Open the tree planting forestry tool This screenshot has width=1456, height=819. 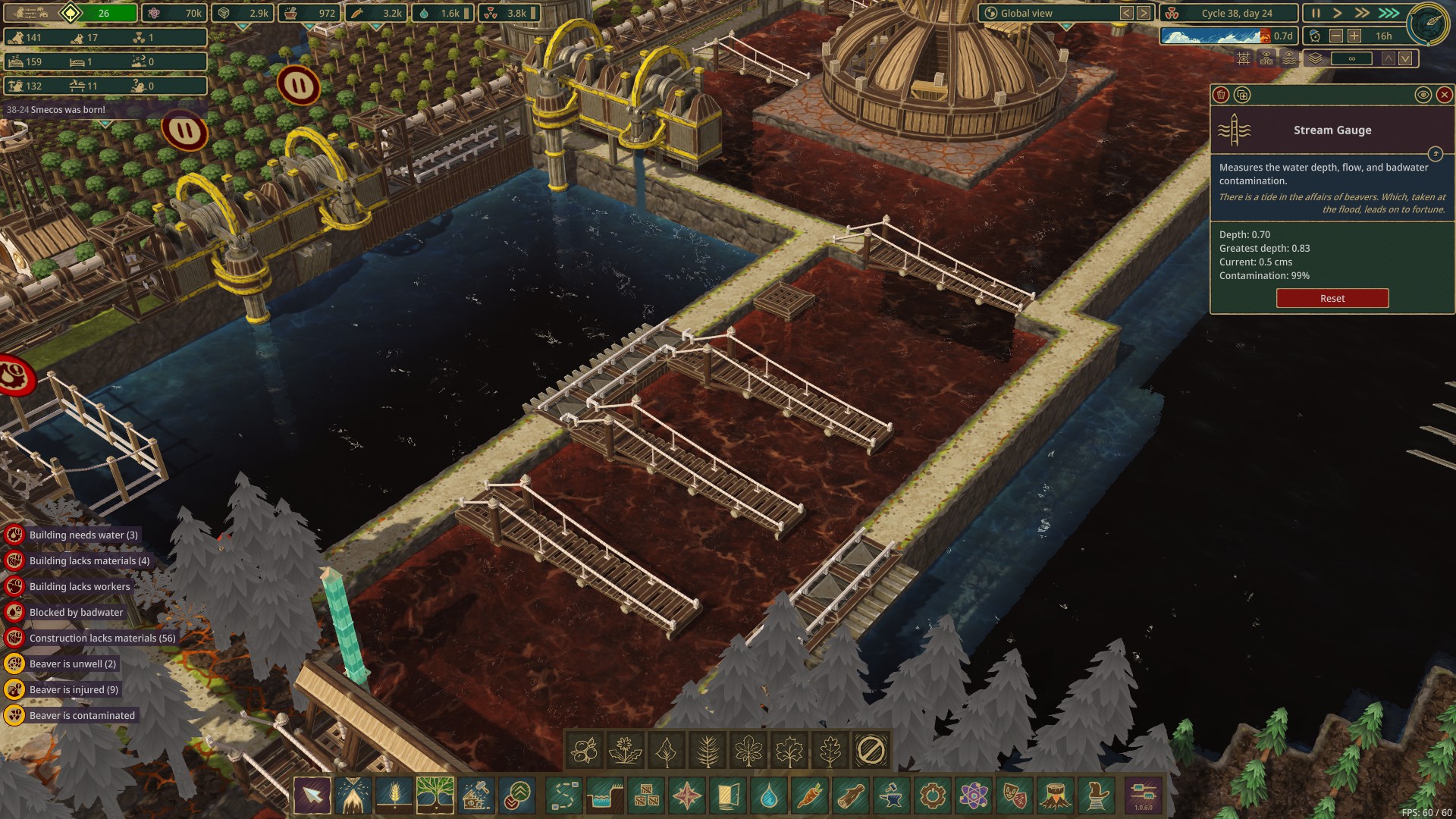(435, 795)
